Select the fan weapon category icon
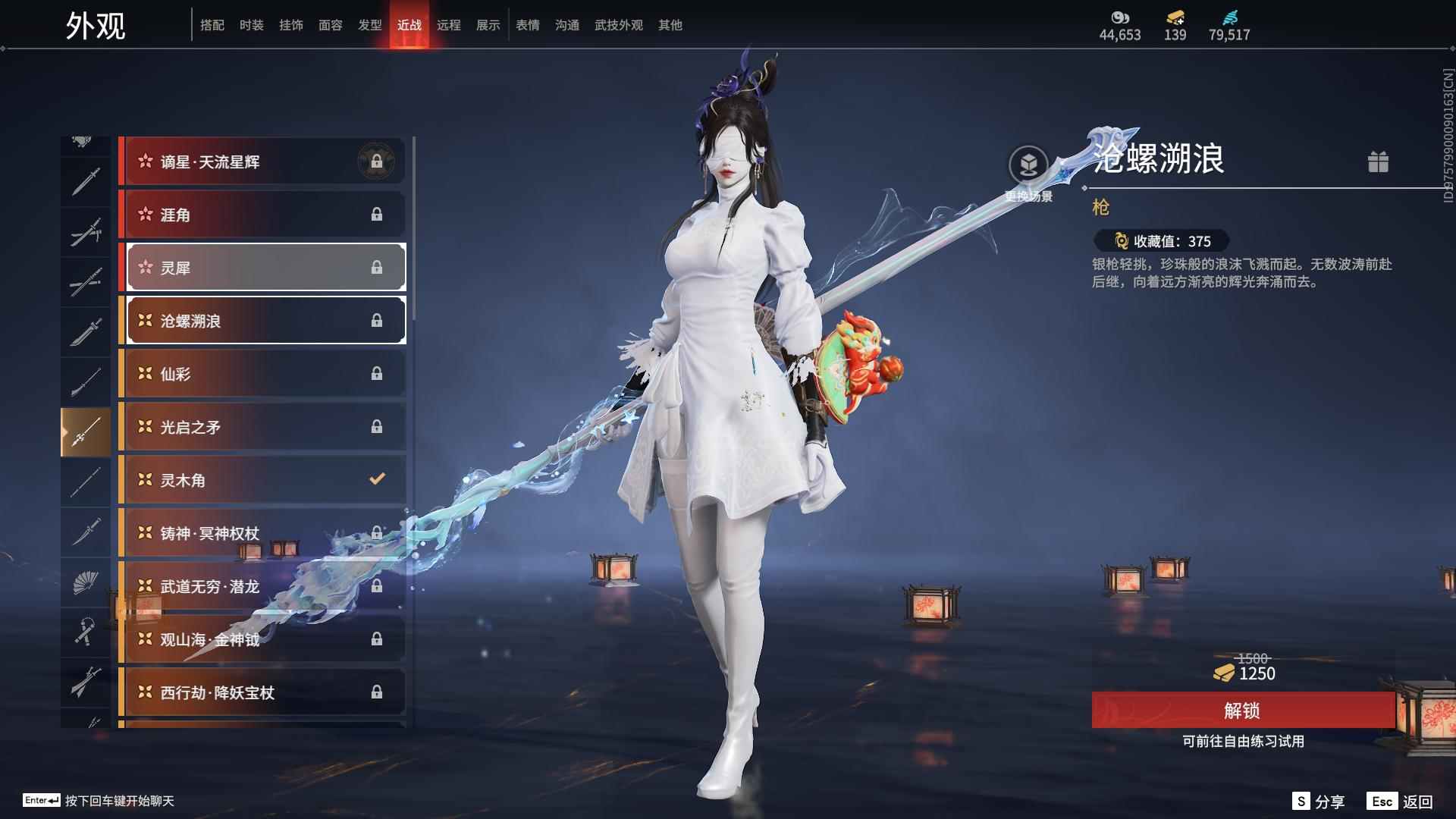This screenshot has width=1456, height=819. 86,582
